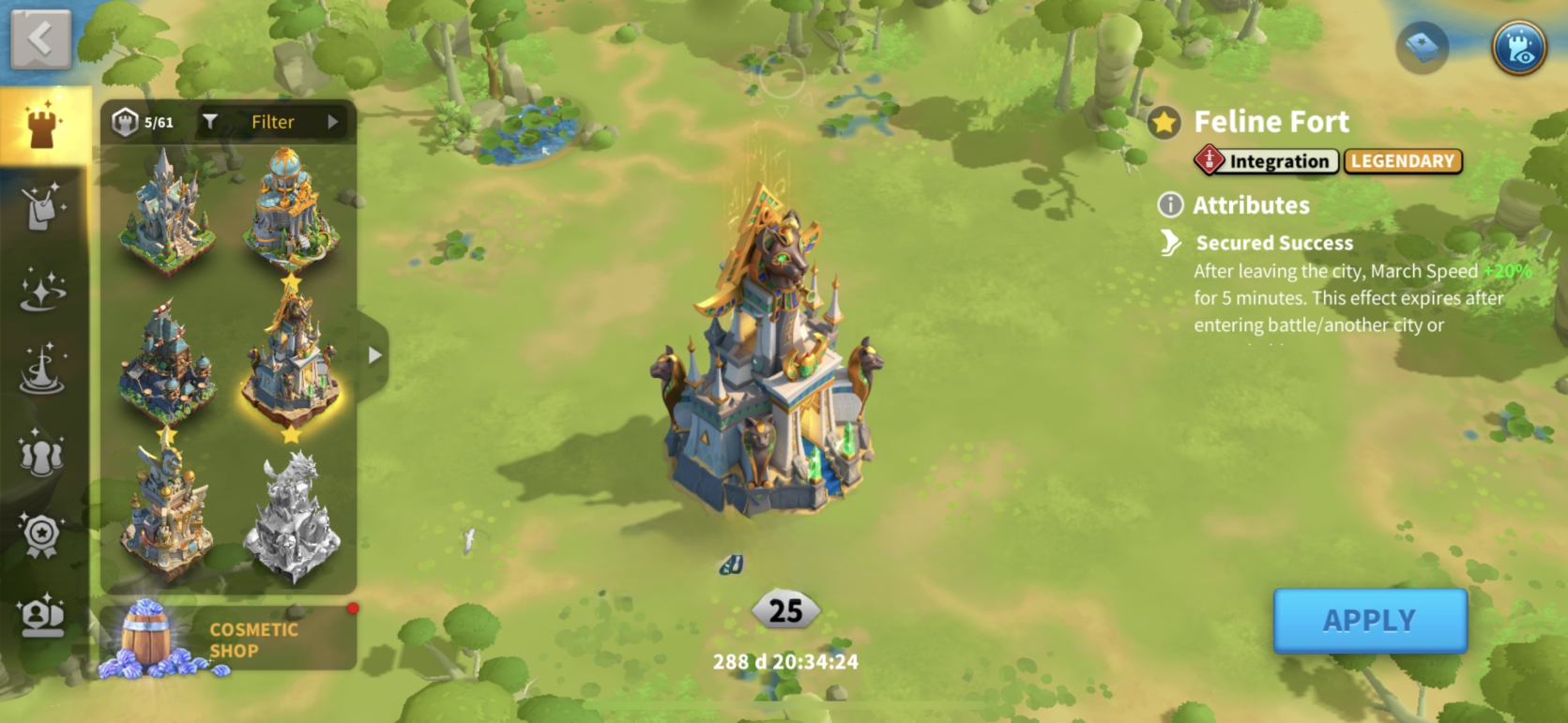Switch to the dog tags cosmetics tab
This screenshot has height=723, width=1568.
(x=42, y=206)
